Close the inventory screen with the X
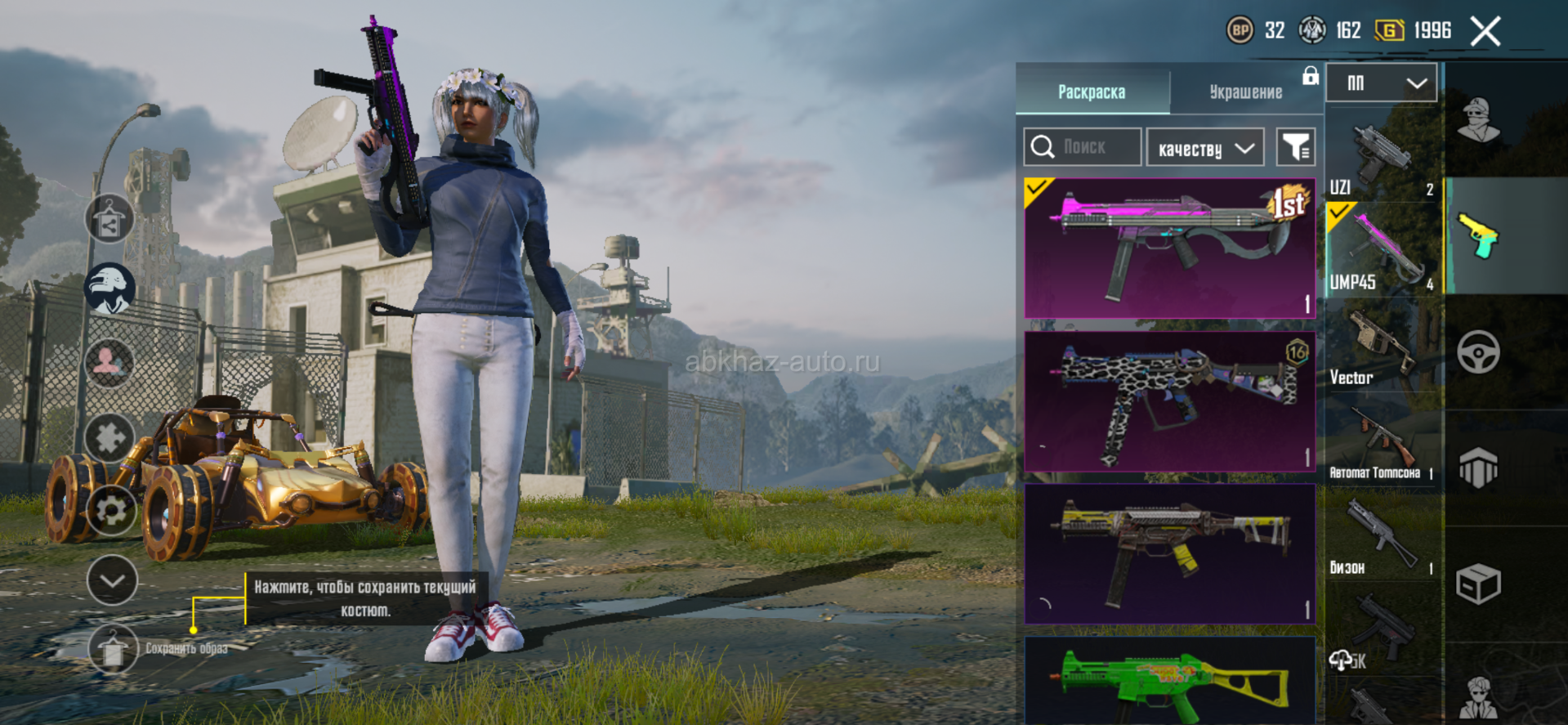 [1485, 32]
